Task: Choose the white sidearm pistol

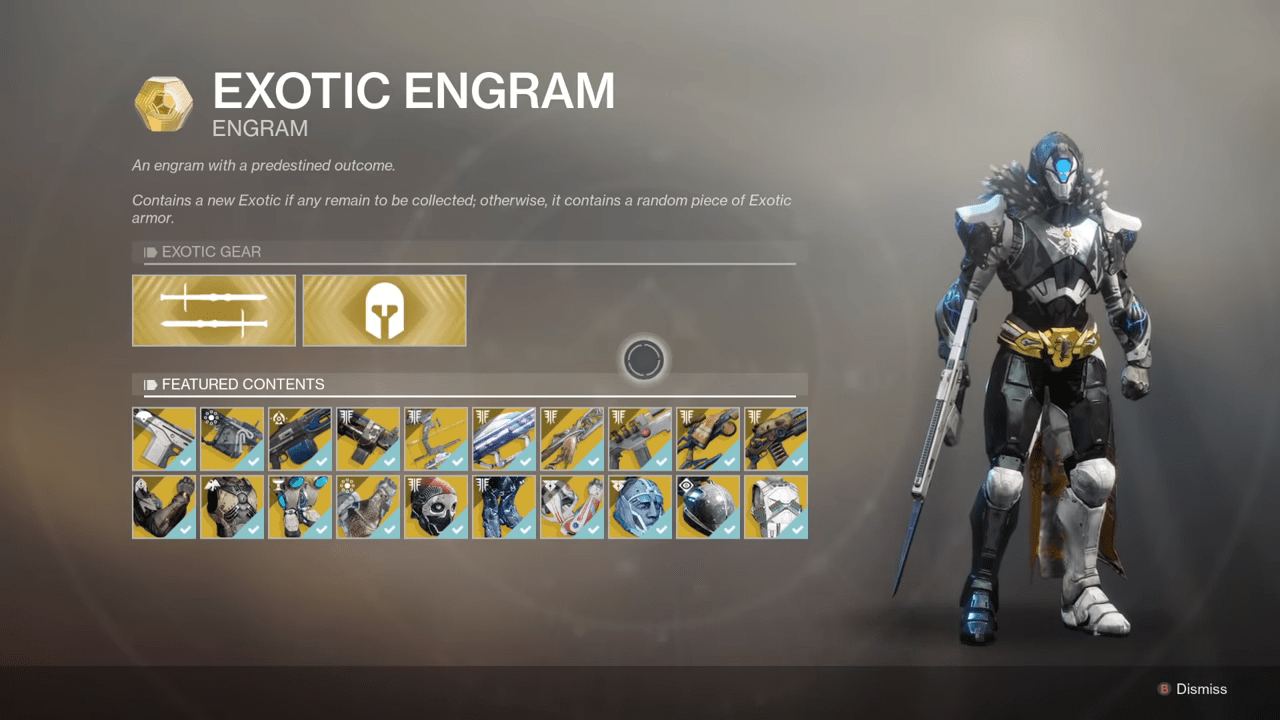Action: click(164, 438)
